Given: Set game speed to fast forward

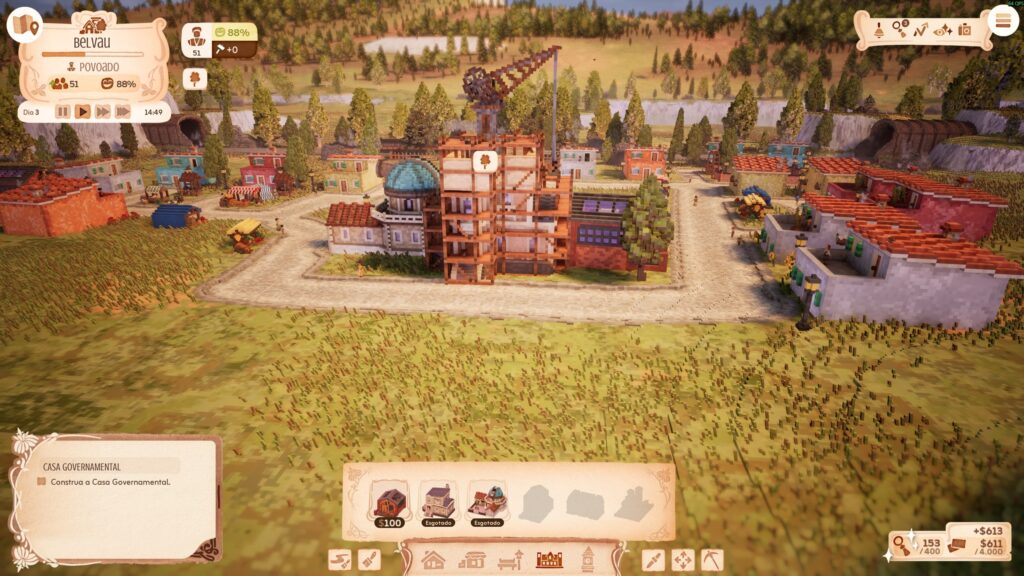Looking at the screenshot, I should pos(103,112).
